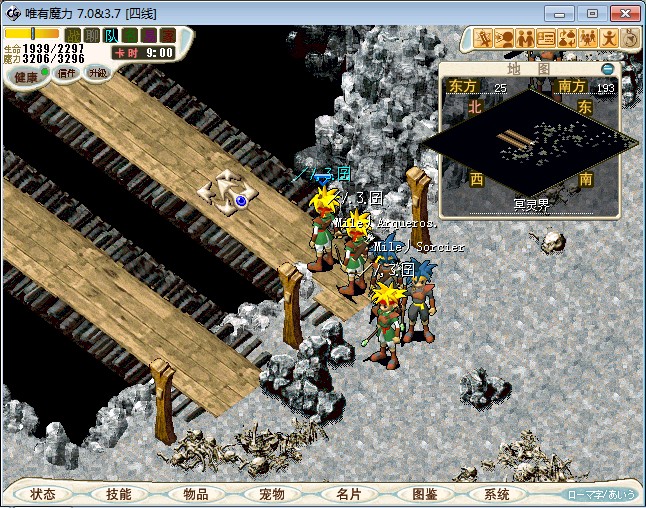Toggle the 战 battle mode switch

pos(72,35)
